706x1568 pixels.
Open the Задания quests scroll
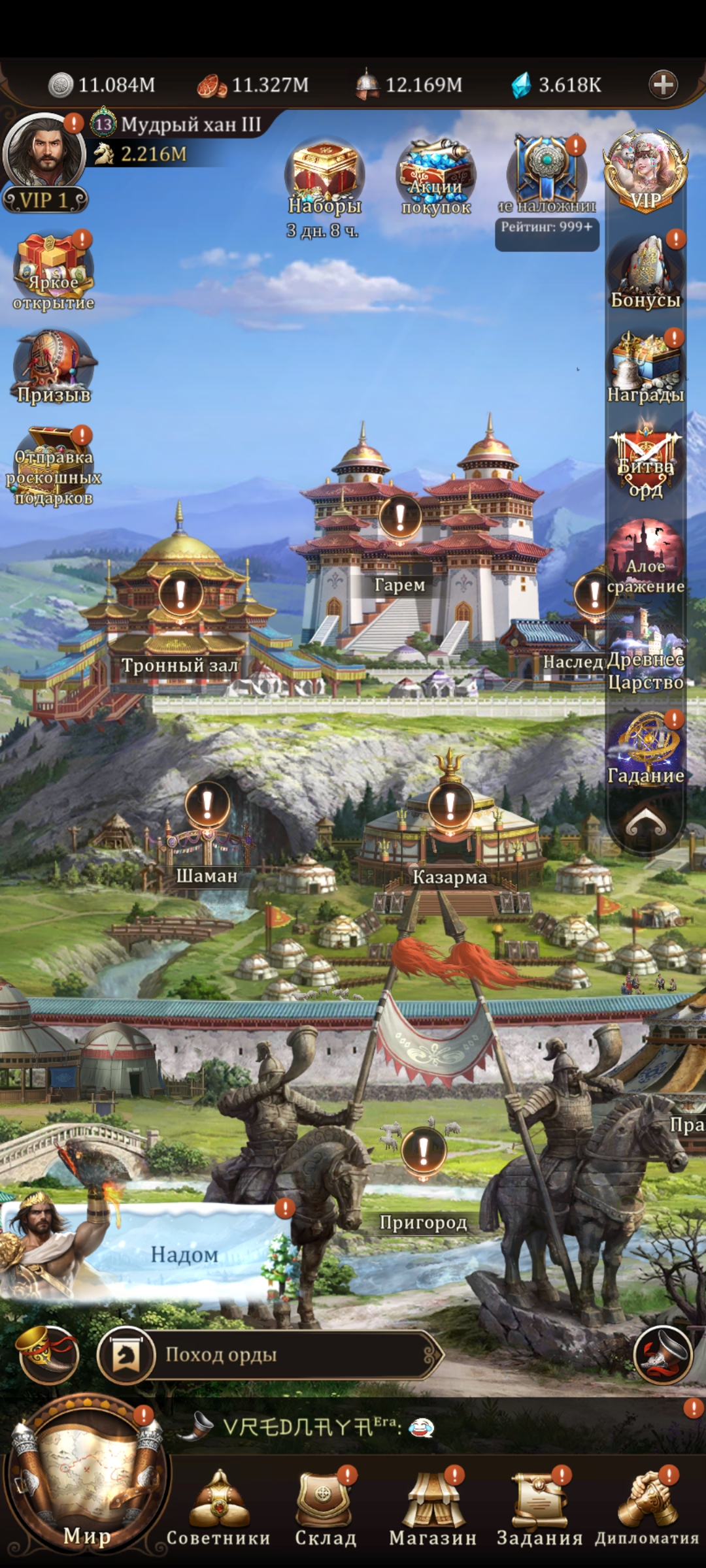point(539,1503)
